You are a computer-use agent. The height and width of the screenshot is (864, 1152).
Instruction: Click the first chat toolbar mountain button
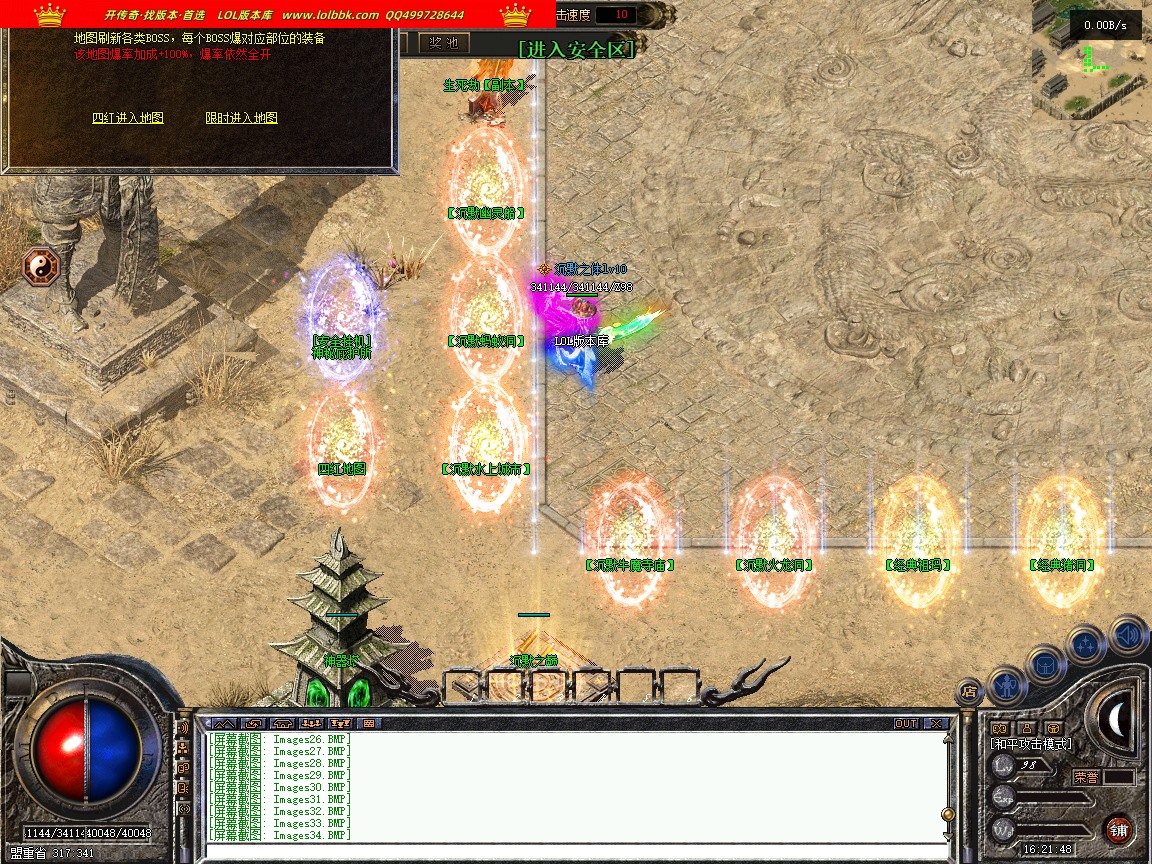224,723
